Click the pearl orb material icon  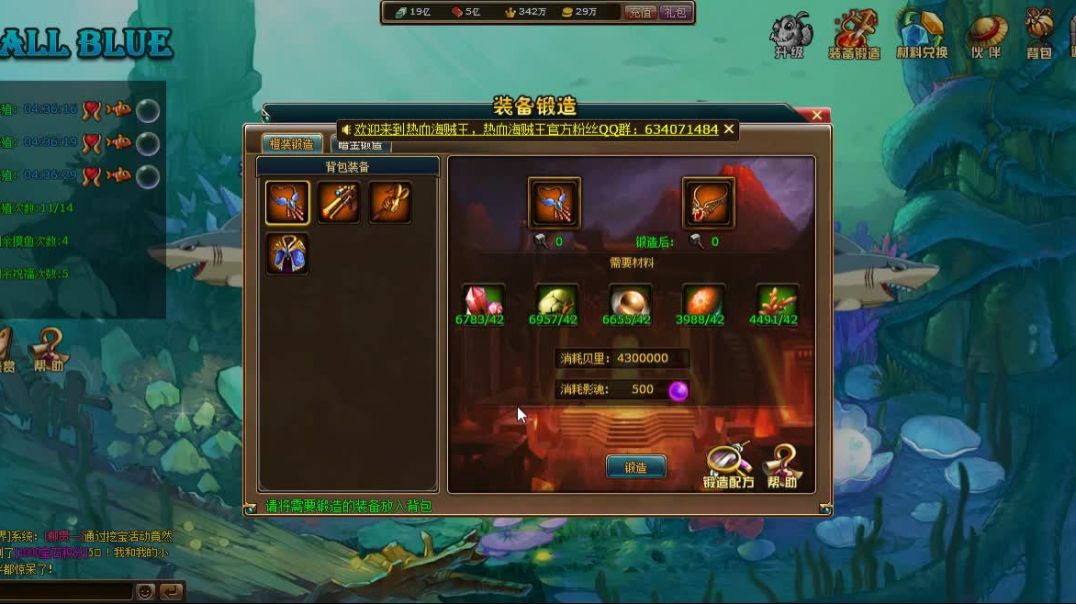[630, 300]
